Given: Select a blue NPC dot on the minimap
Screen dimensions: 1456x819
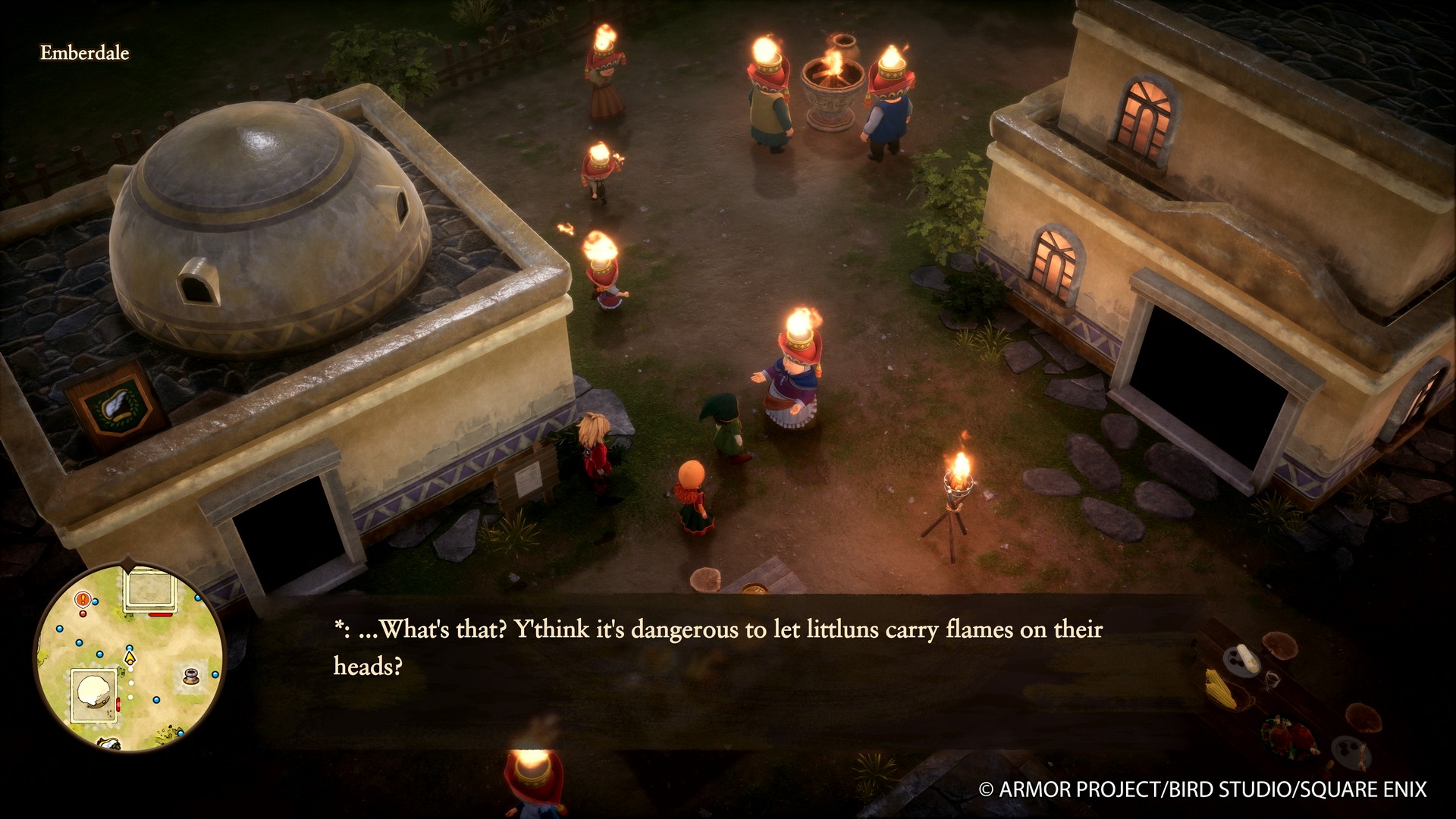Looking at the screenshot, I should (x=58, y=627).
